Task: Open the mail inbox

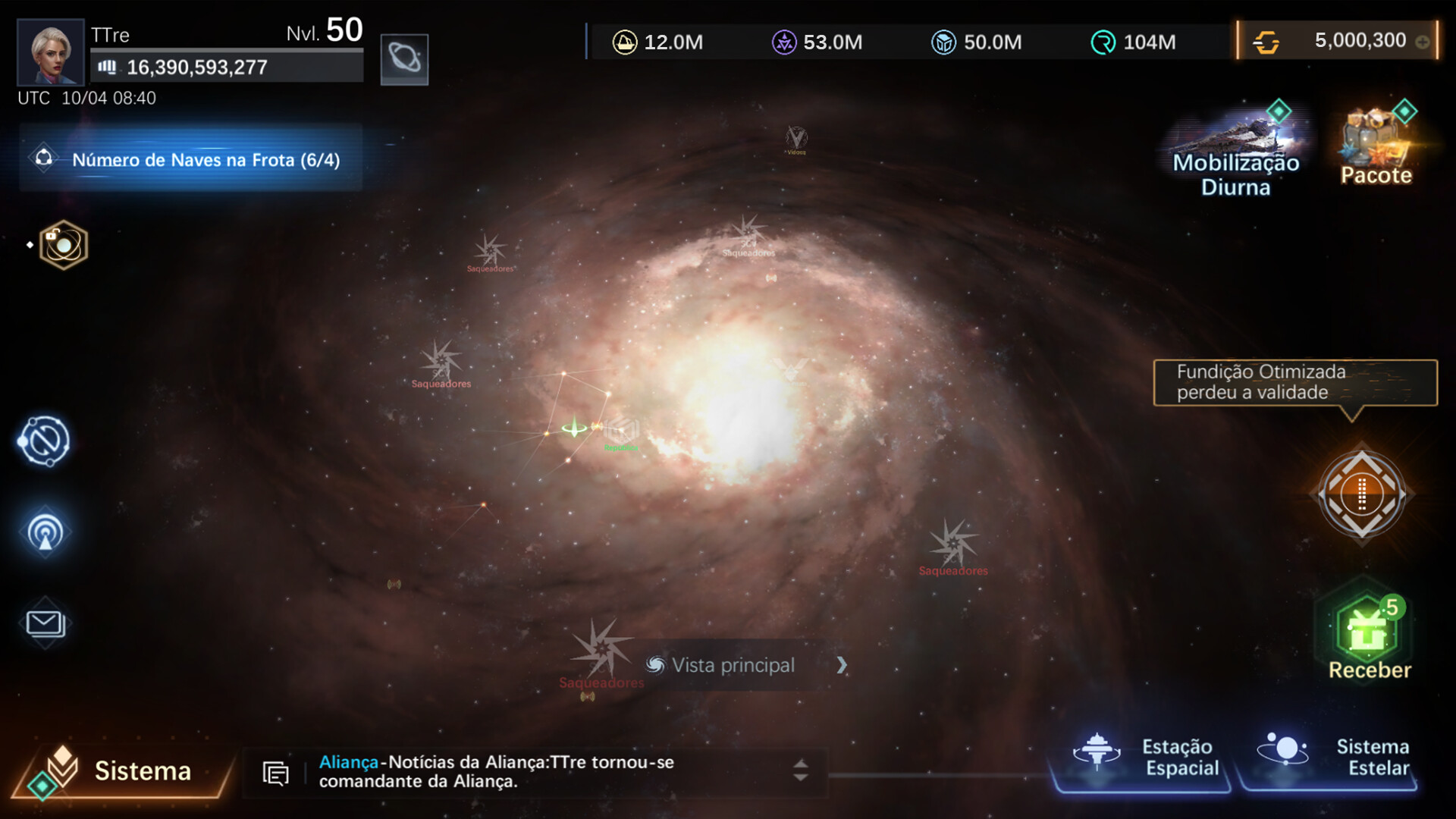Action: click(45, 623)
